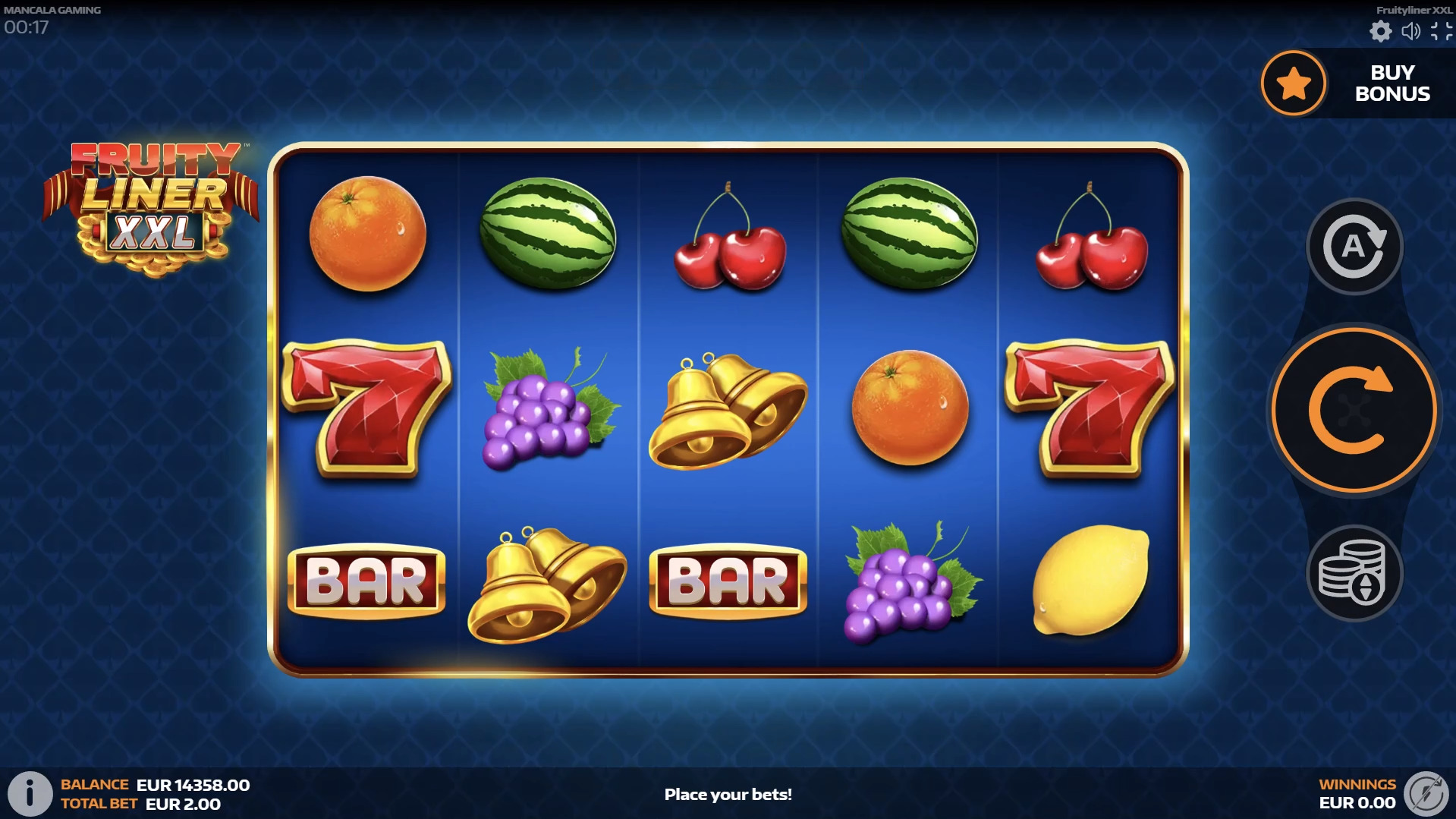The width and height of the screenshot is (1456, 819).
Task: Open the settings gear
Action: click(1381, 33)
